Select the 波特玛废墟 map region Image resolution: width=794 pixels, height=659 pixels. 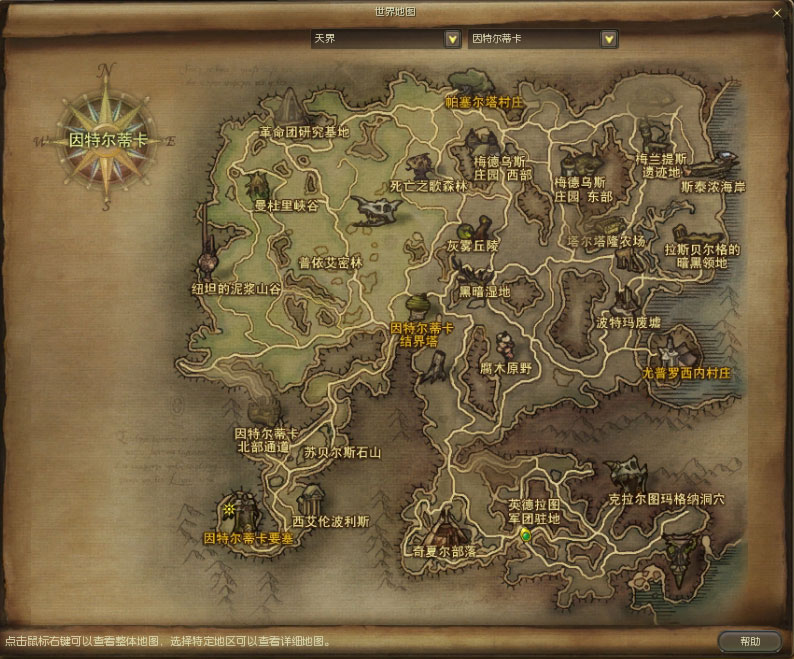(x=628, y=322)
